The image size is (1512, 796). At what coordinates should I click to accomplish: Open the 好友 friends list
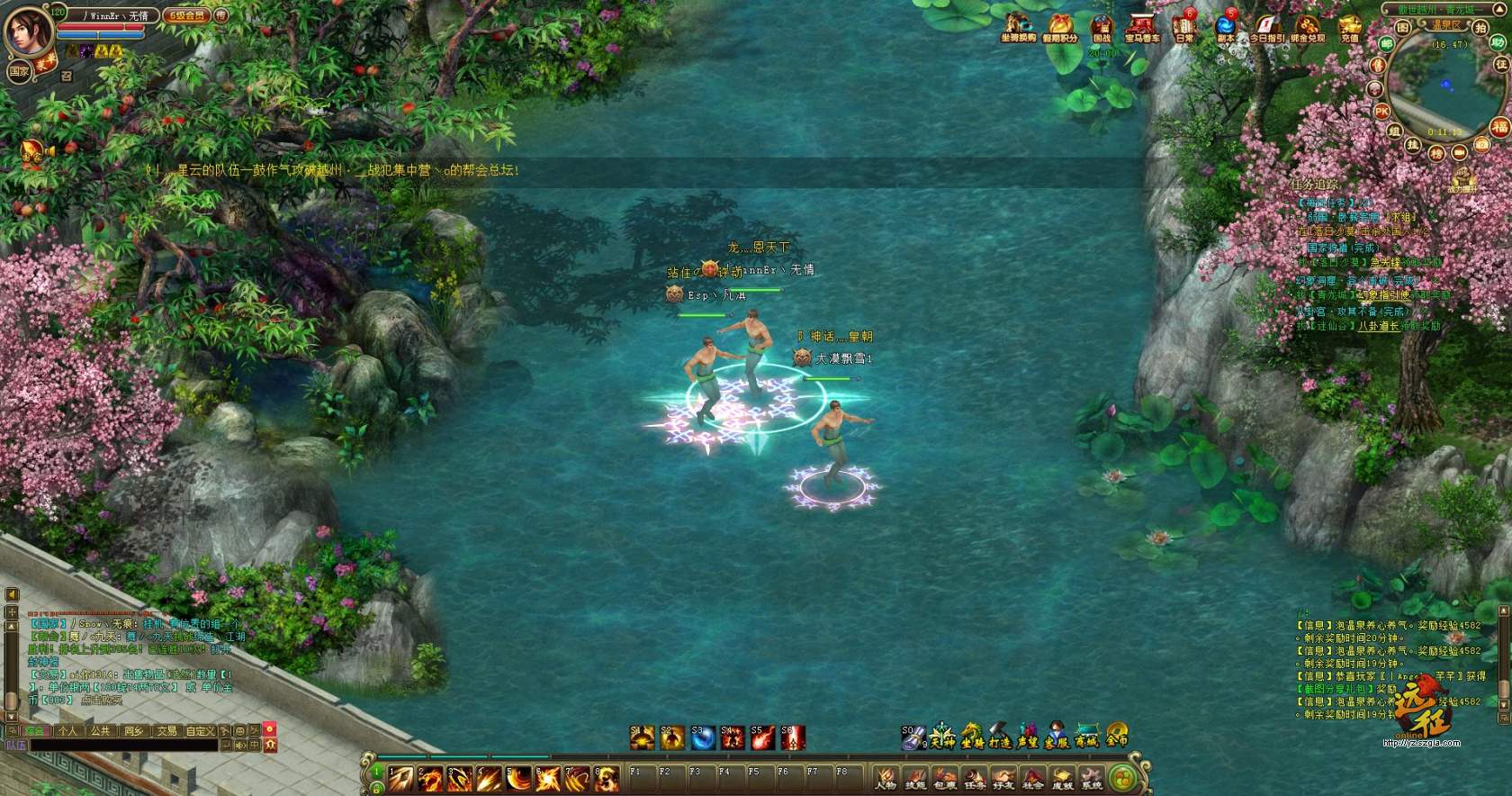(1003, 778)
